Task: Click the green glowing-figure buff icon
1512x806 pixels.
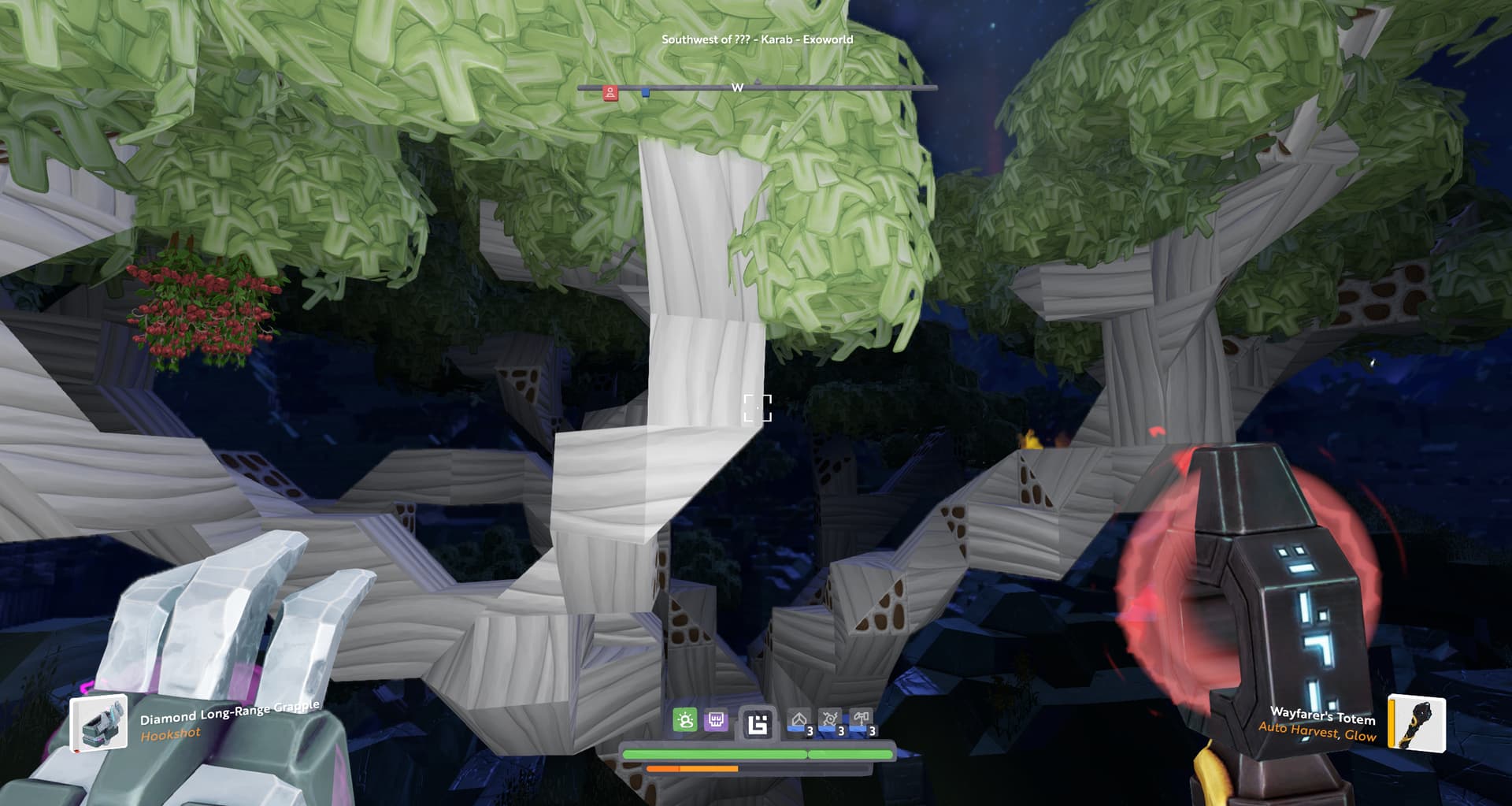Action: (684, 720)
